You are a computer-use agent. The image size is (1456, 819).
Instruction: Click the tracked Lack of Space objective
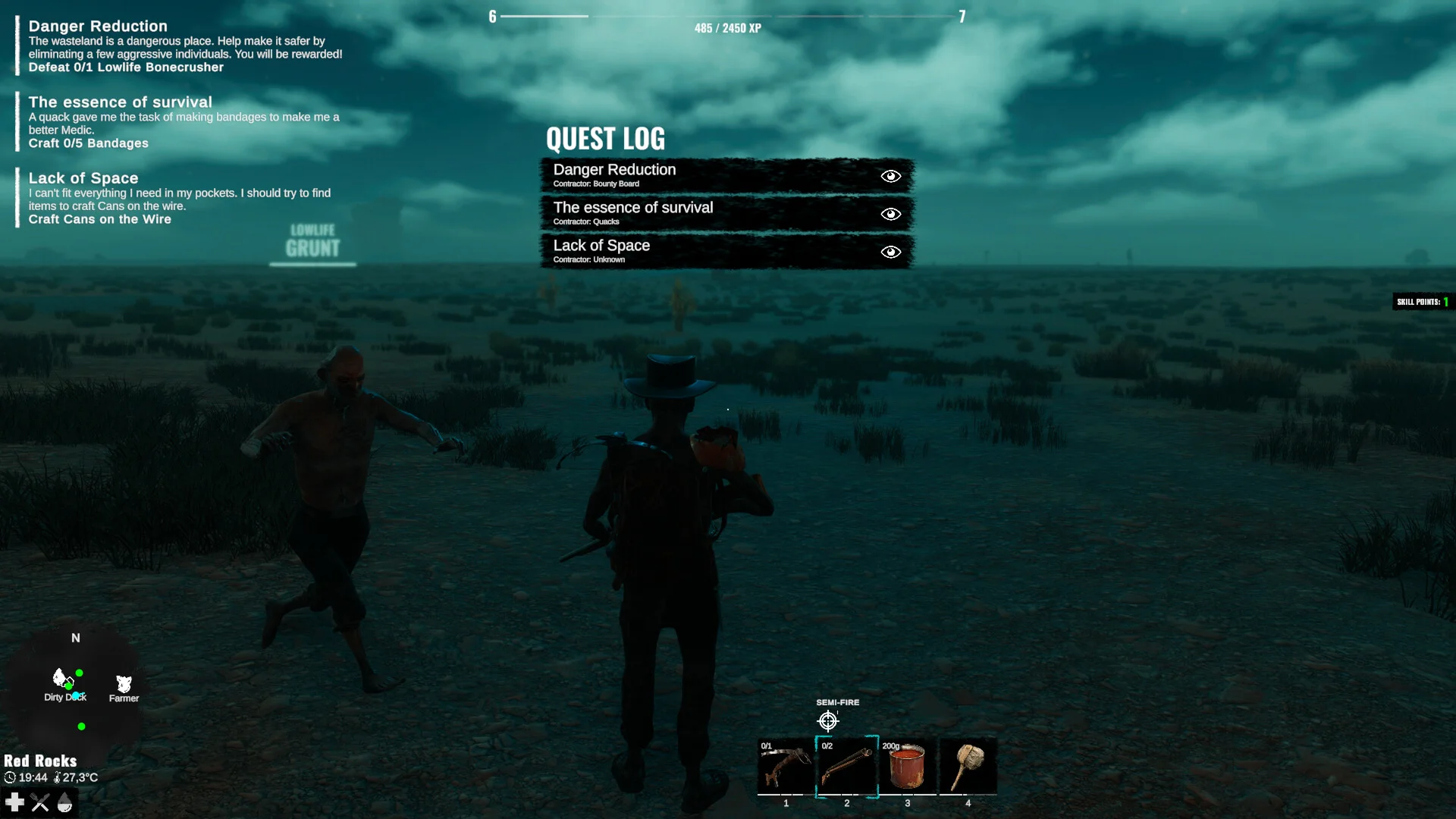[x=99, y=219]
